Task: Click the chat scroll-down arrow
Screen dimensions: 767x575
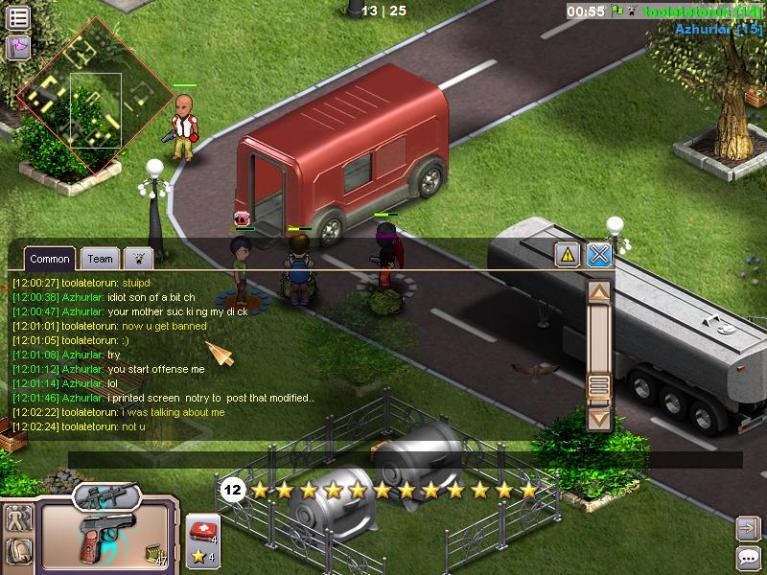Action: pyautogui.click(x=599, y=418)
